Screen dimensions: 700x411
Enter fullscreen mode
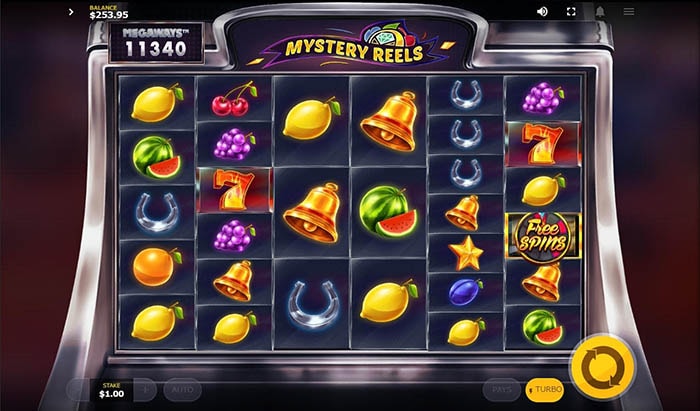pyautogui.click(x=572, y=12)
